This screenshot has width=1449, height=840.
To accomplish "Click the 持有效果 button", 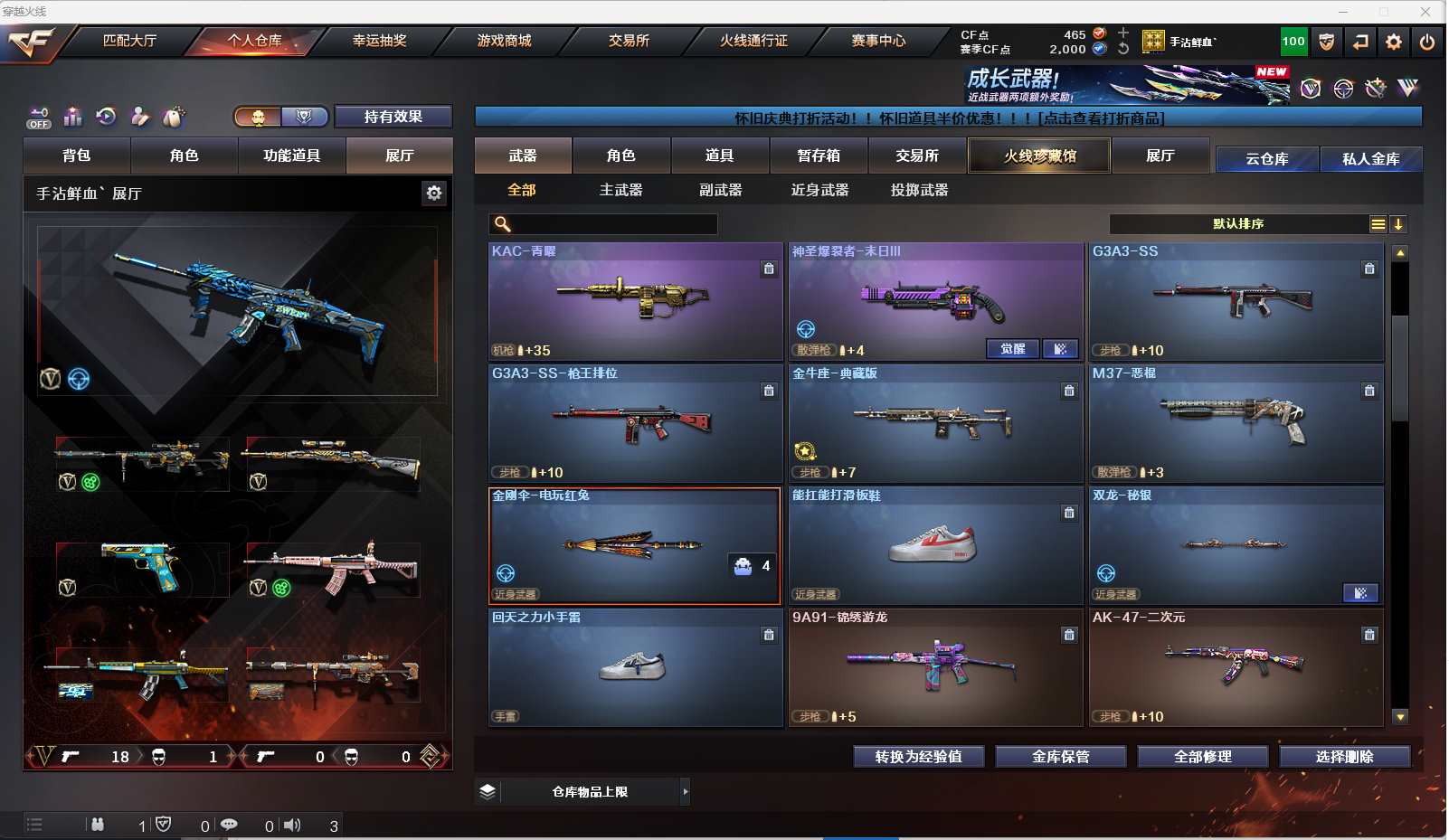I will tap(393, 117).
